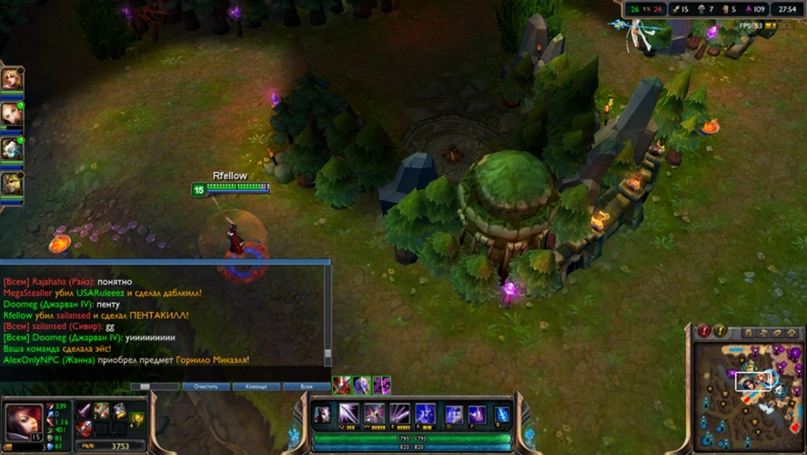The width and height of the screenshot is (807, 455).
Task: Activate the Q ability icon
Action: 348,414
